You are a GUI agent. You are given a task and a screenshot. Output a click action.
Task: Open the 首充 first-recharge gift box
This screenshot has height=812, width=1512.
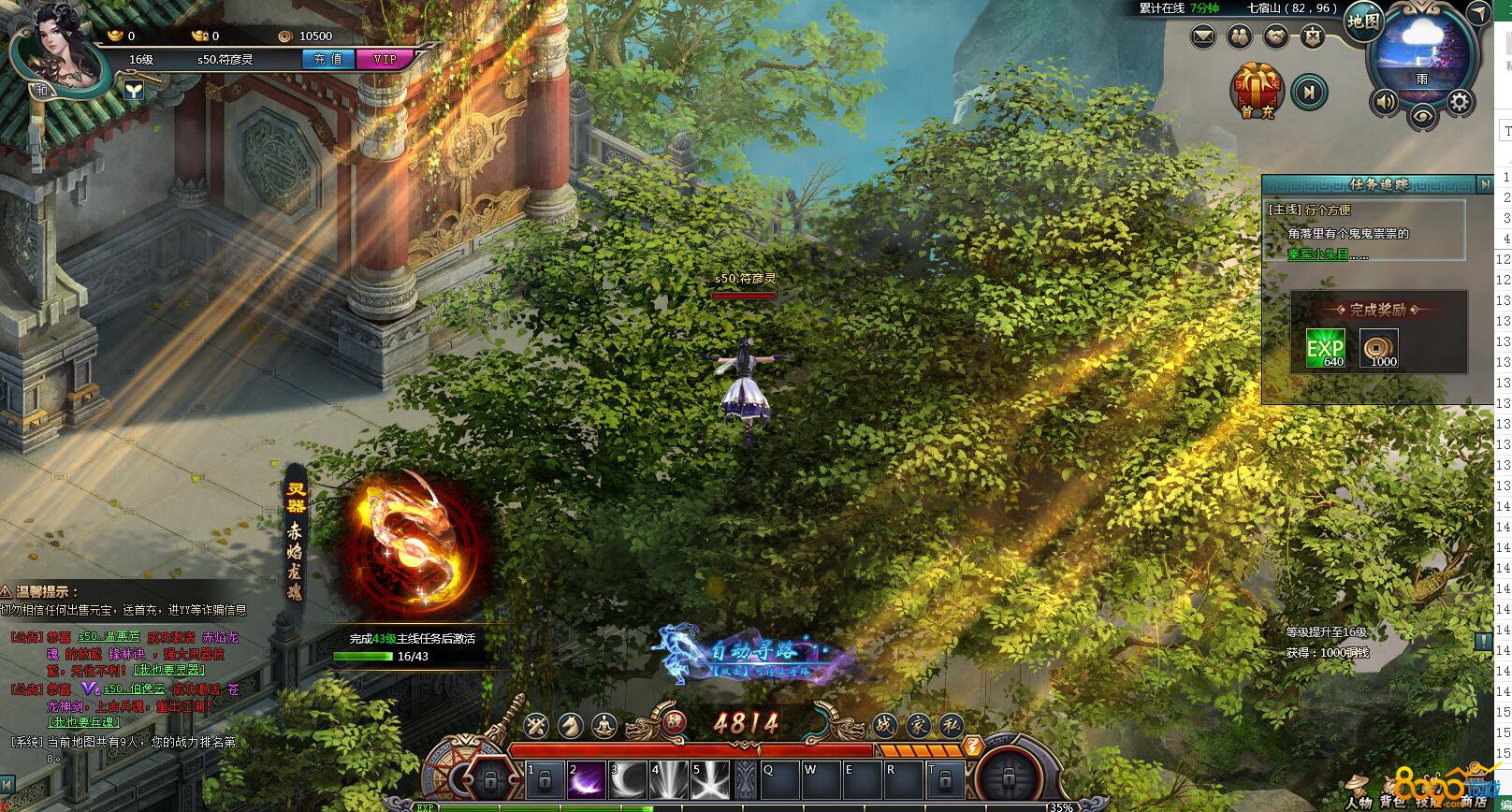1257,91
